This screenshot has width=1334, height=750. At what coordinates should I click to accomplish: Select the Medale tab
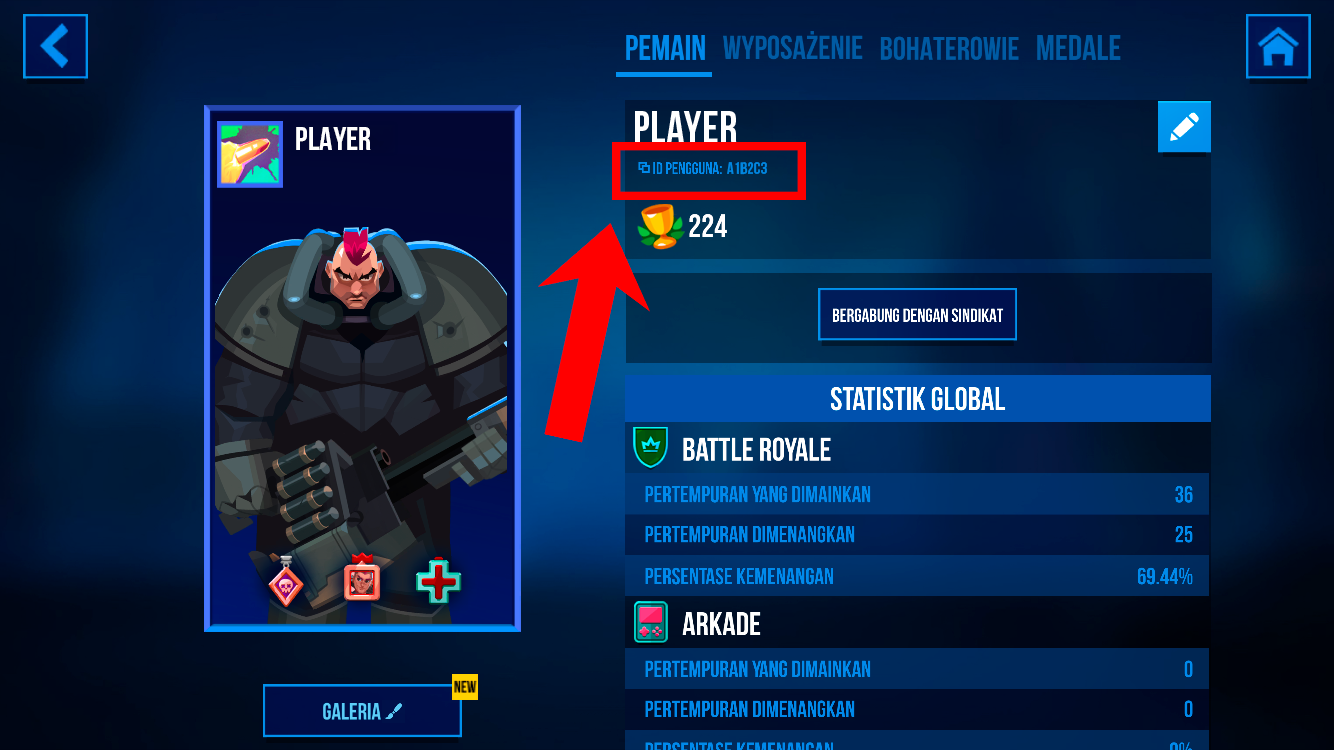point(1078,48)
